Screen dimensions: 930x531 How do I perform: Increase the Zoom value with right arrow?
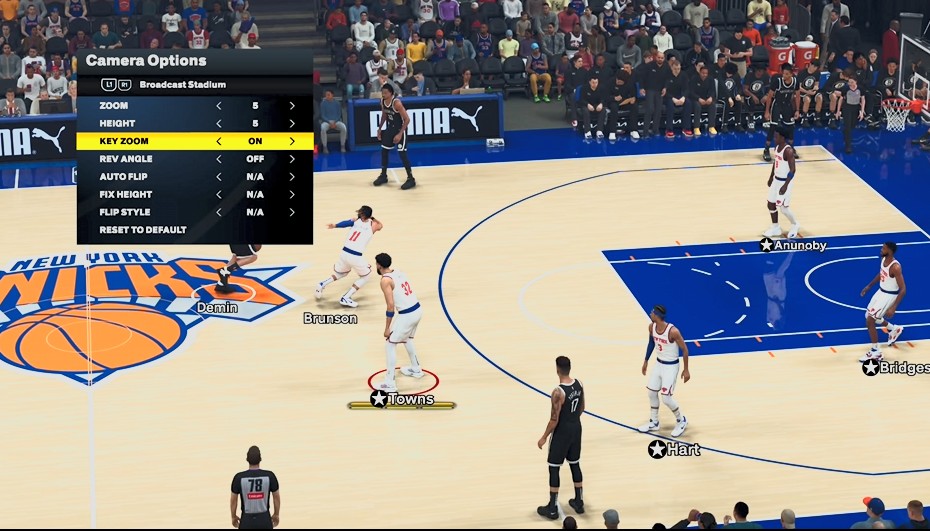292,105
